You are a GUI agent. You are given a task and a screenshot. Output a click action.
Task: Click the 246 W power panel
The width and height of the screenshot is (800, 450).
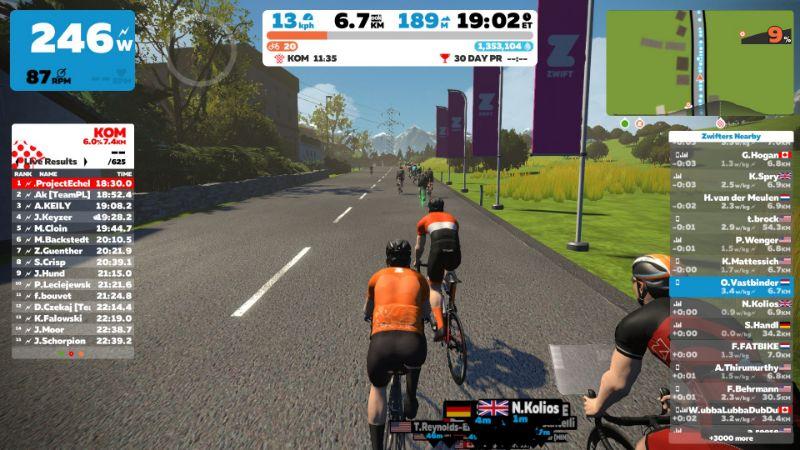tap(71, 49)
